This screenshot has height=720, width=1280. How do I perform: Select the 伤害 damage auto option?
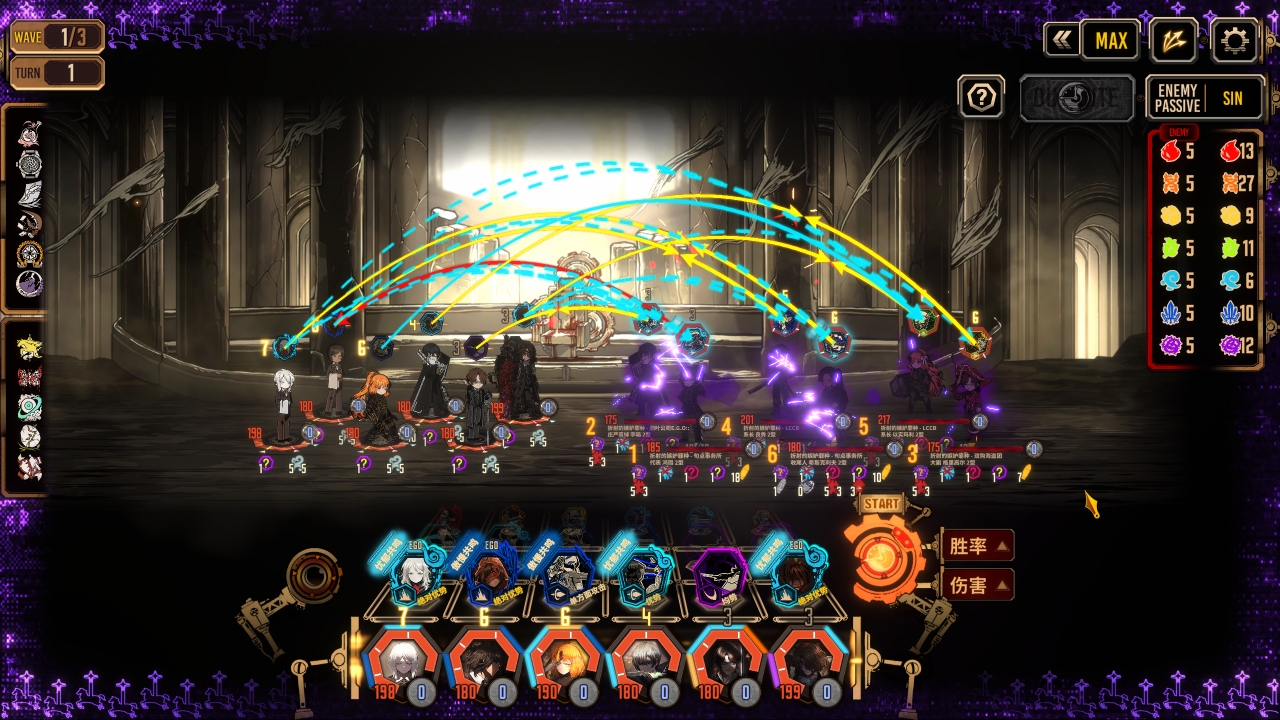[x=977, y=585]
